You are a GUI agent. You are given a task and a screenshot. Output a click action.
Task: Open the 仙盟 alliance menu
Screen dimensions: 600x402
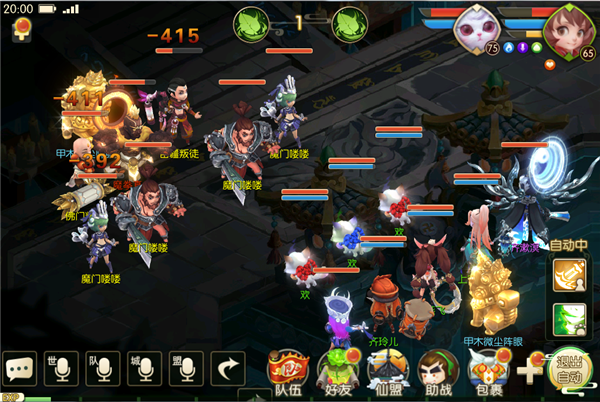coord(386,371)
